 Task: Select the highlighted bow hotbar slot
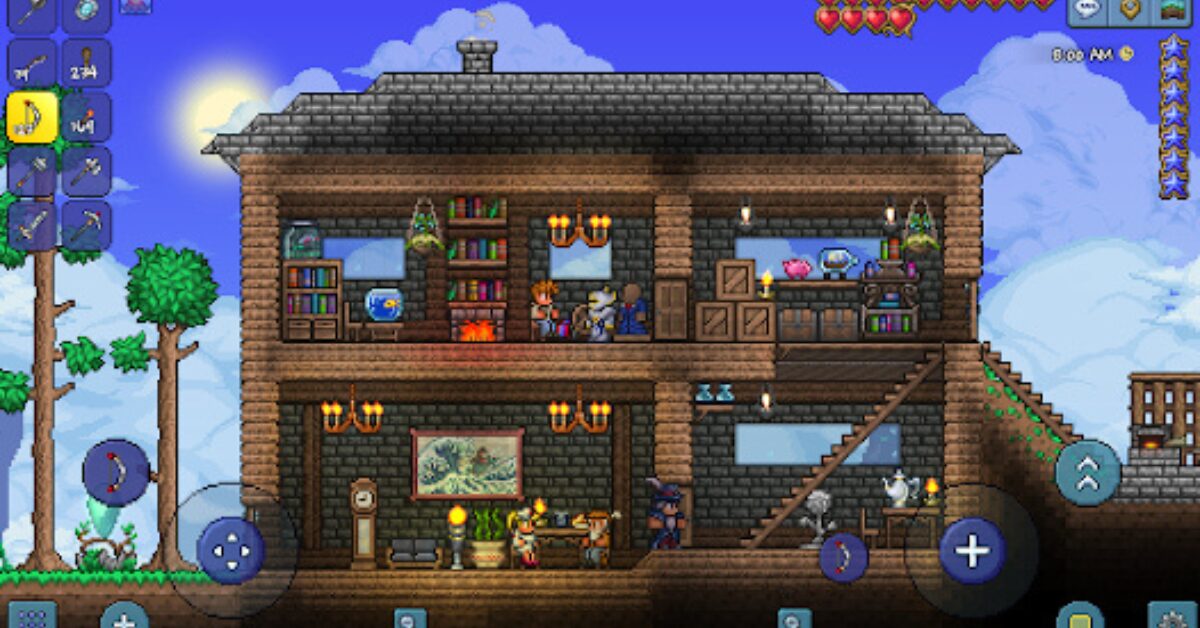coord(32,116)
